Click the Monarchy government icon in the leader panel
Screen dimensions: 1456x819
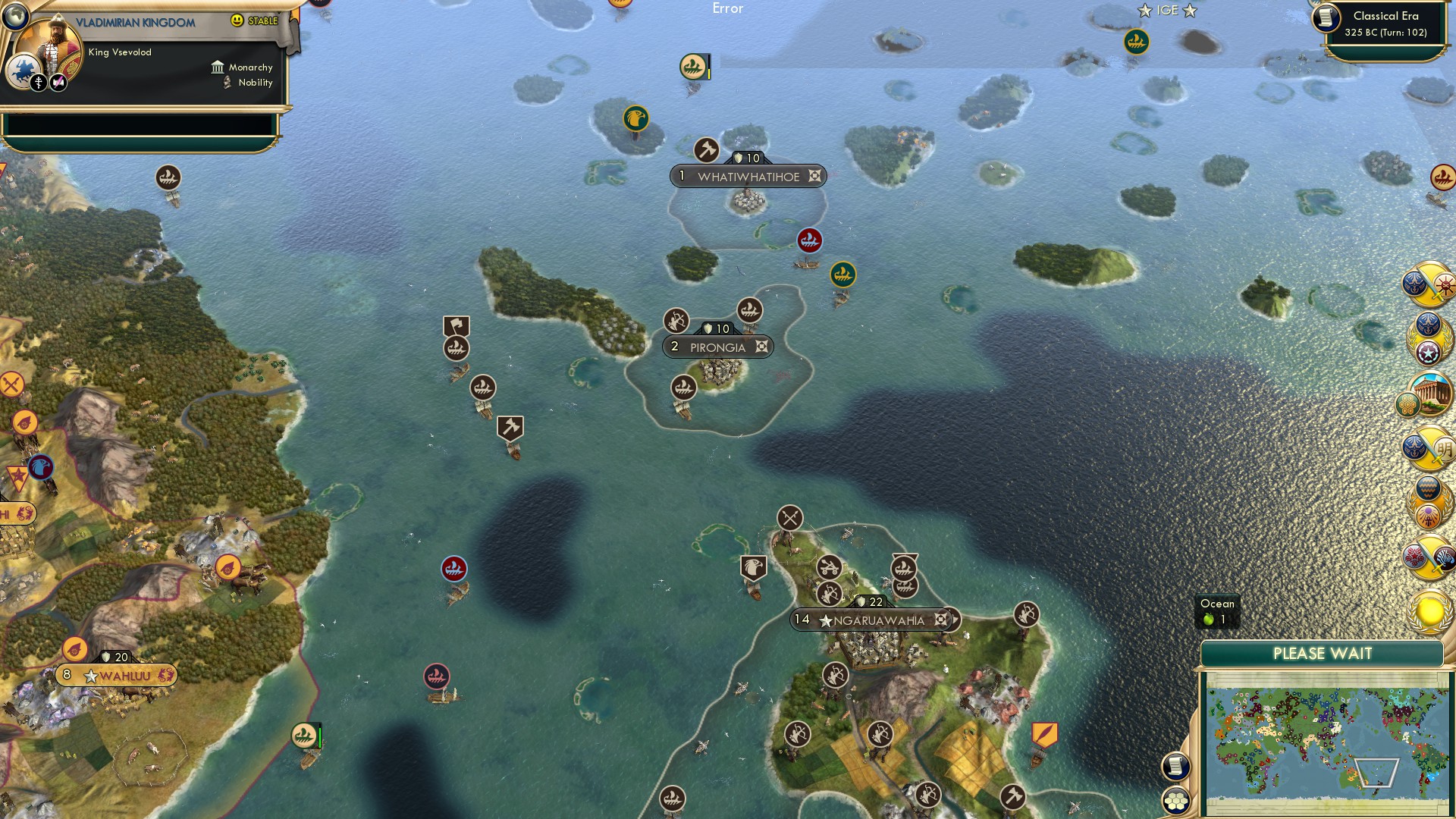click(218, 67)
